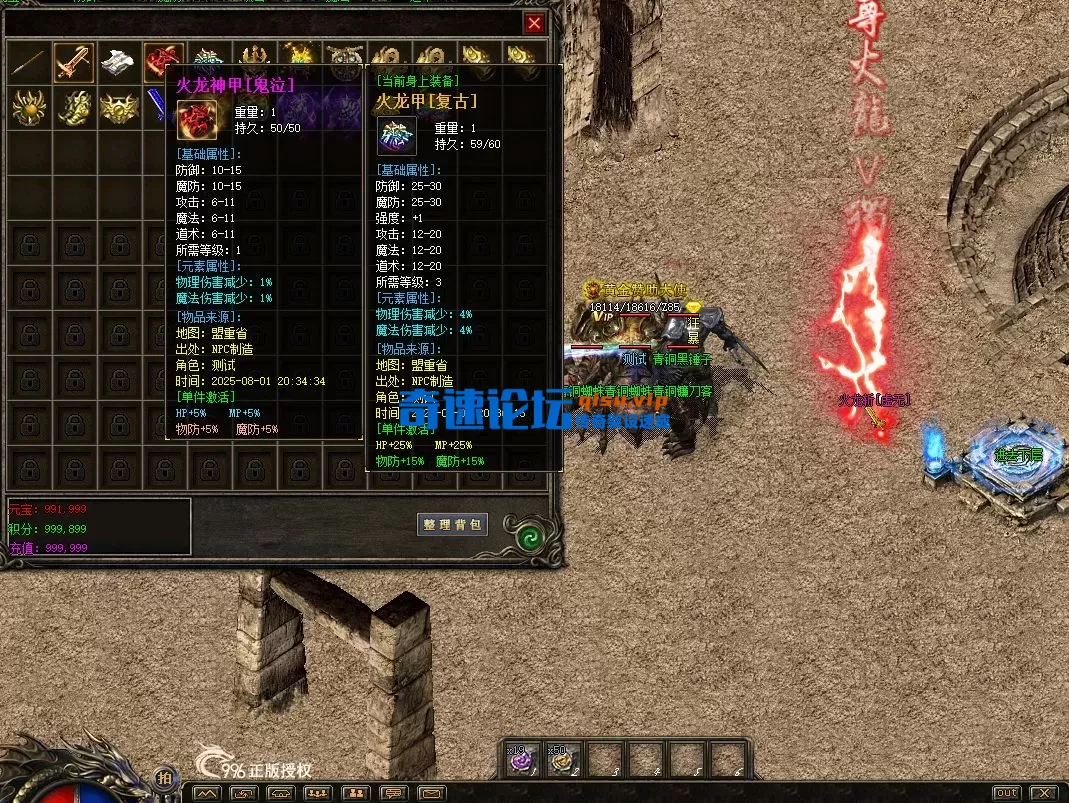Open the mountain-shaped map toolbar button
The image size is (1069, 803).
(x=207, y=793)
